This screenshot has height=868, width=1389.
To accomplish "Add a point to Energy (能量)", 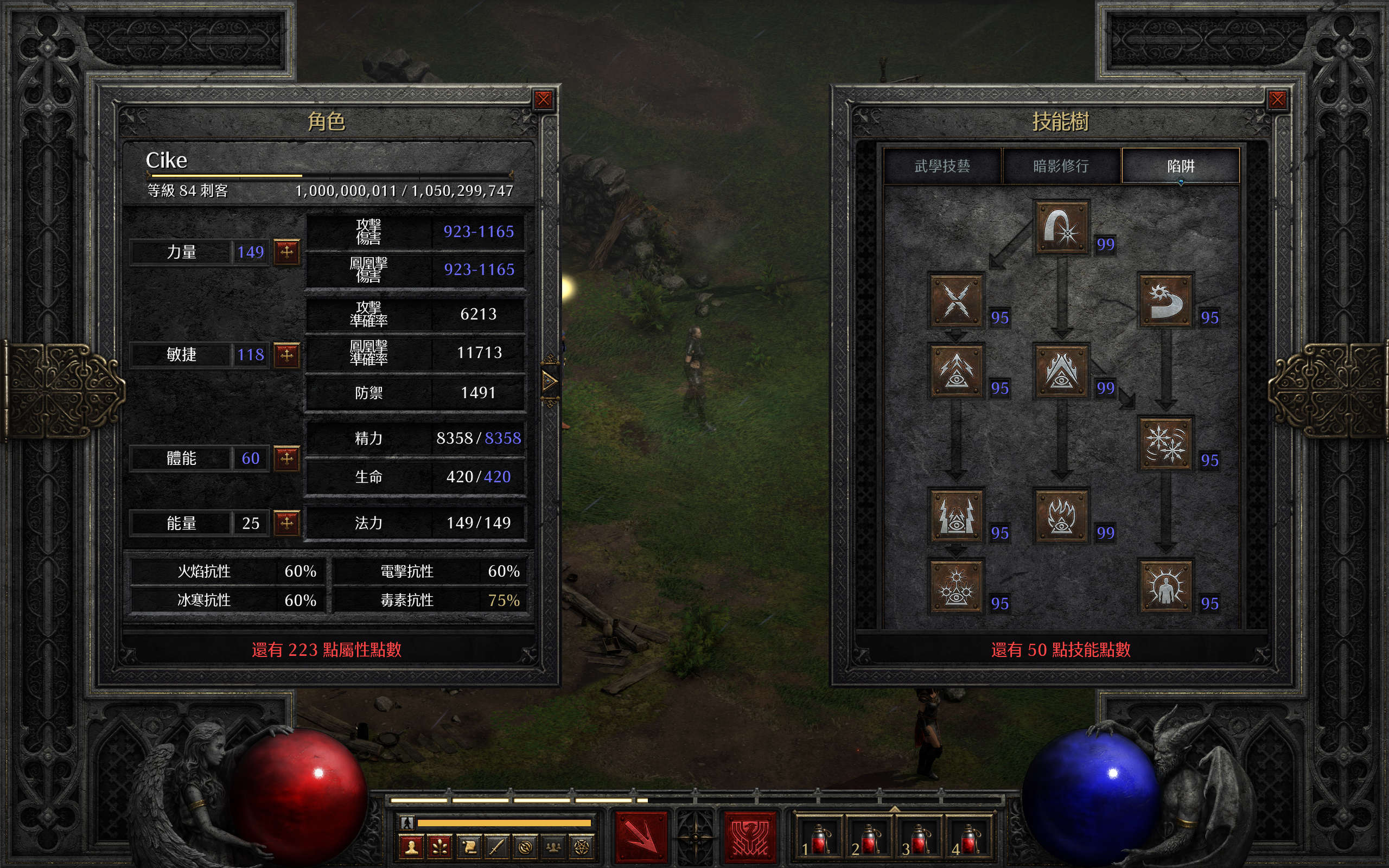I will [286, 522].
